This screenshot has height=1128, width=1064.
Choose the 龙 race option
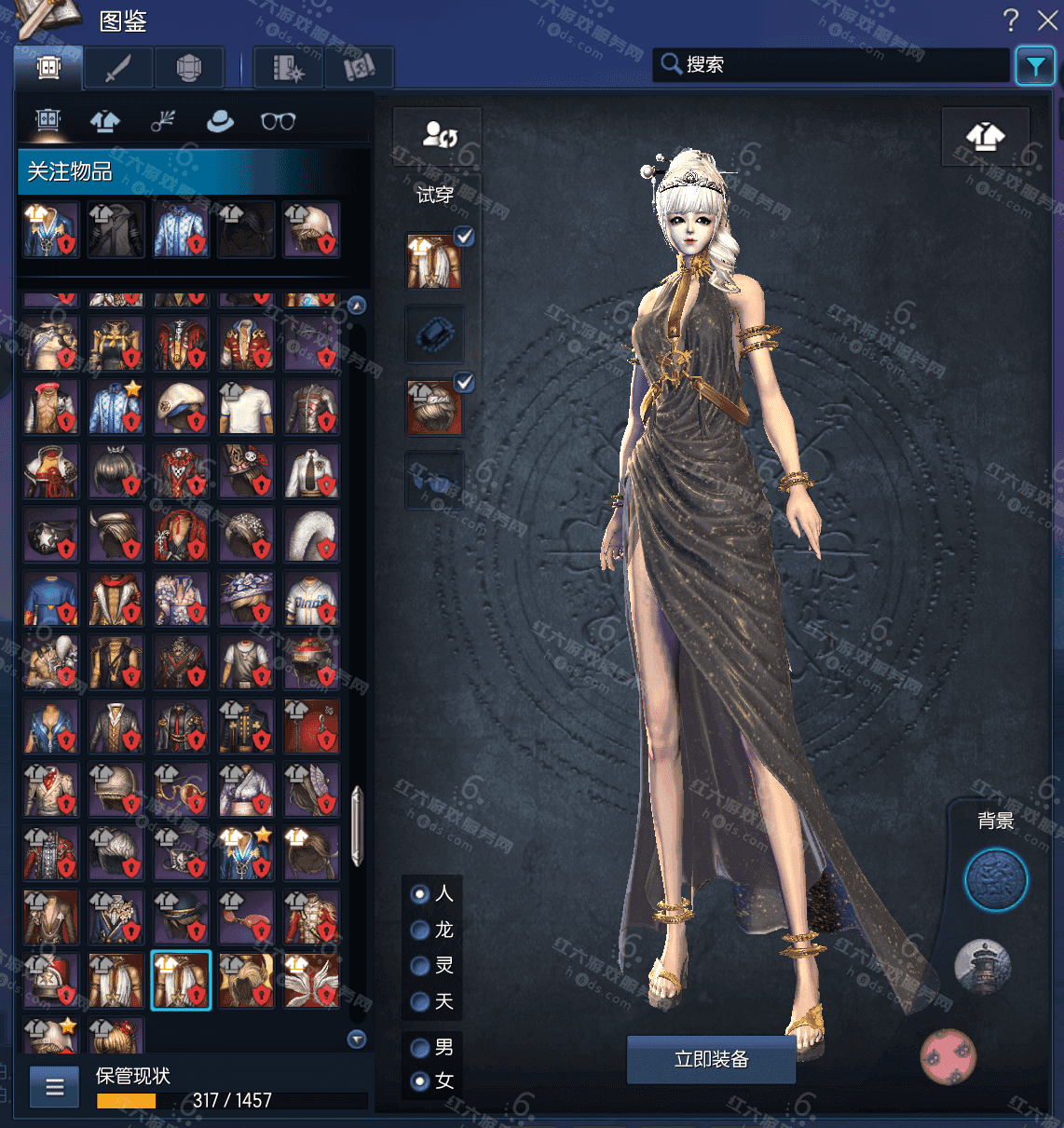click(420, 930)
